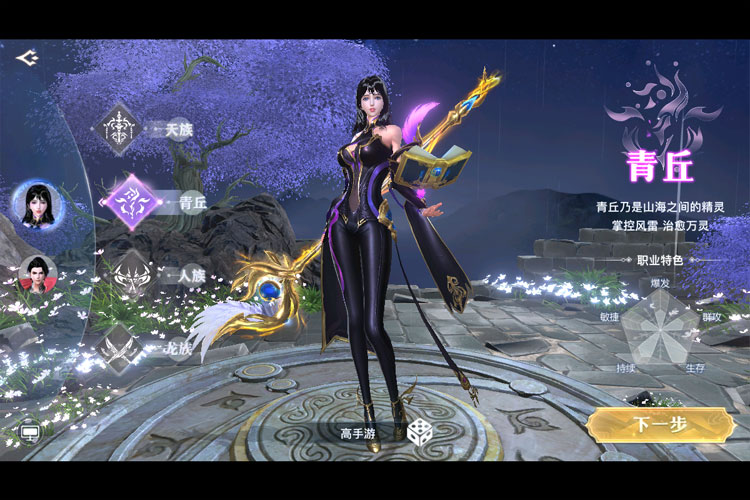Pick the 人族 race option

130,273
